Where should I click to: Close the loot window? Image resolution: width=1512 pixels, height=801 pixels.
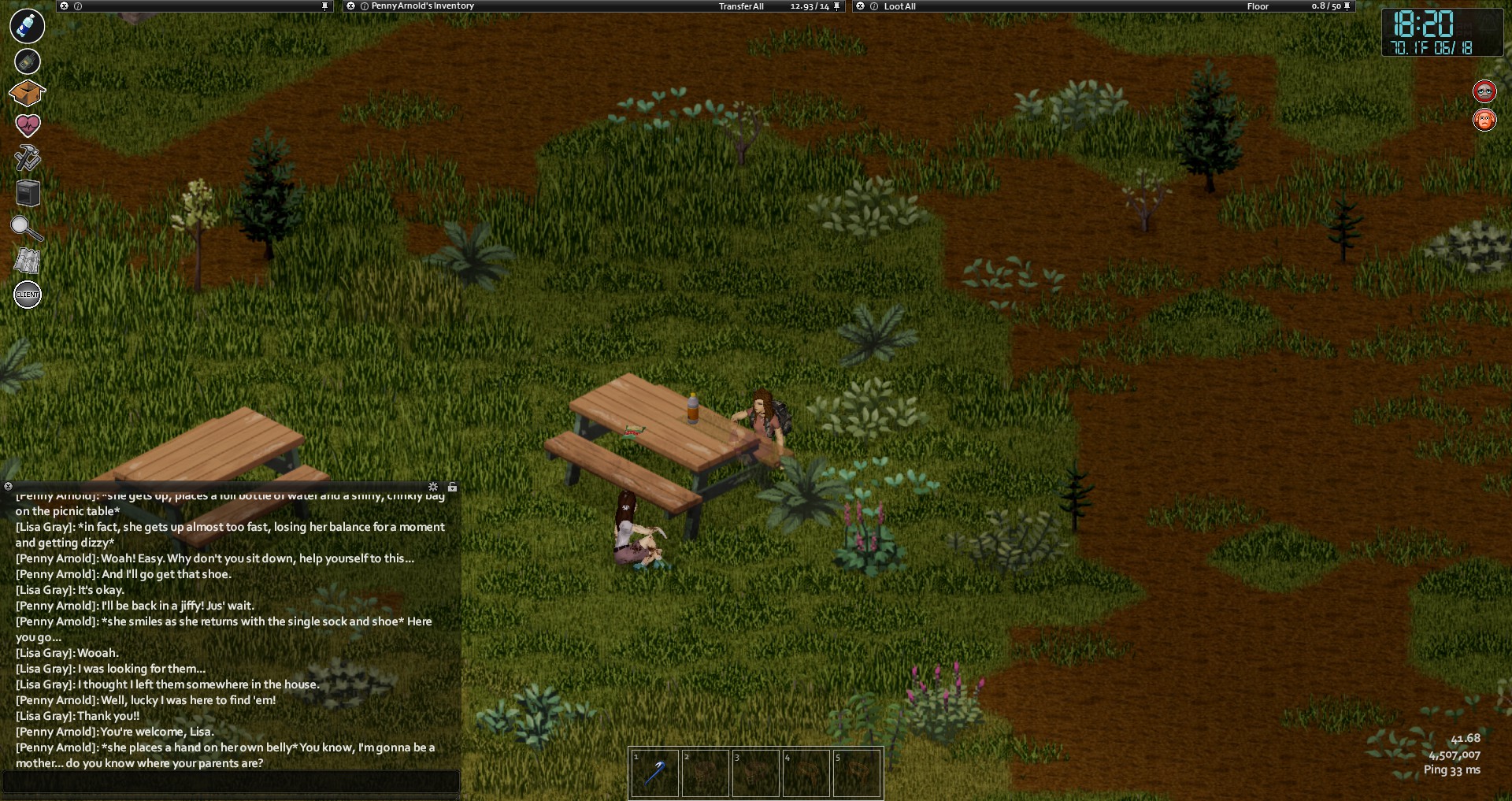[x=861, y=6]
